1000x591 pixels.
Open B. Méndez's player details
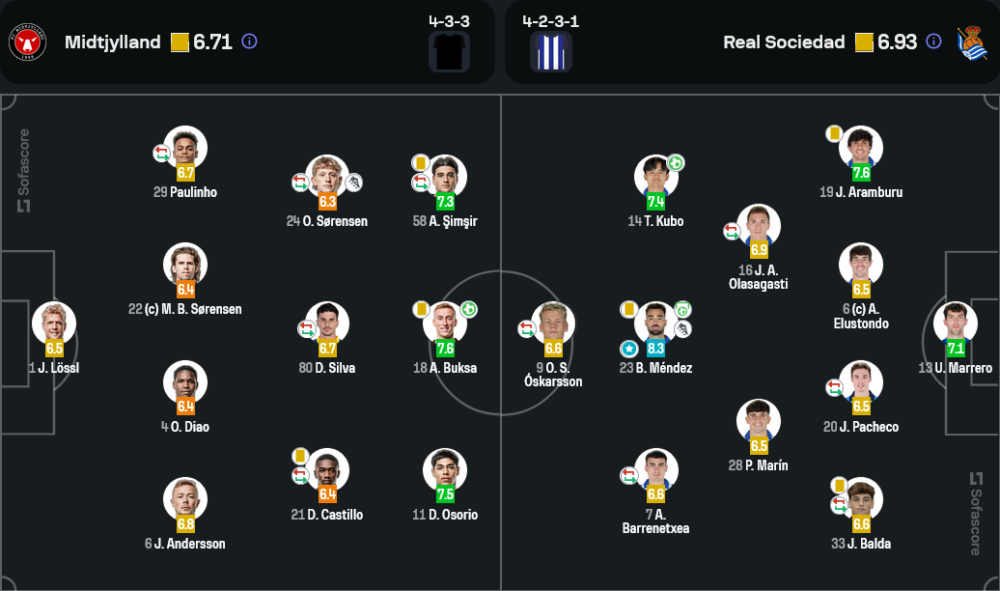656,324
